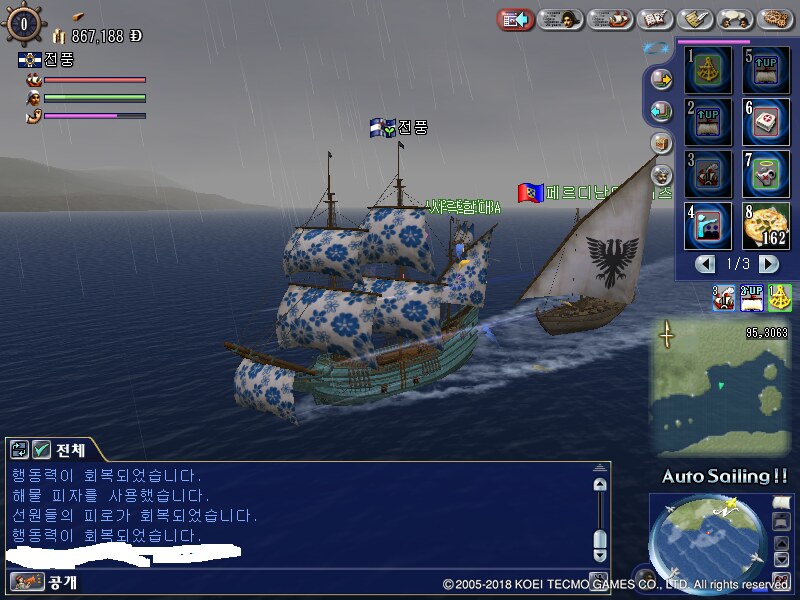Open the gear system settings menu
This screenshot has width=800, height=600.
click(776, 19)
